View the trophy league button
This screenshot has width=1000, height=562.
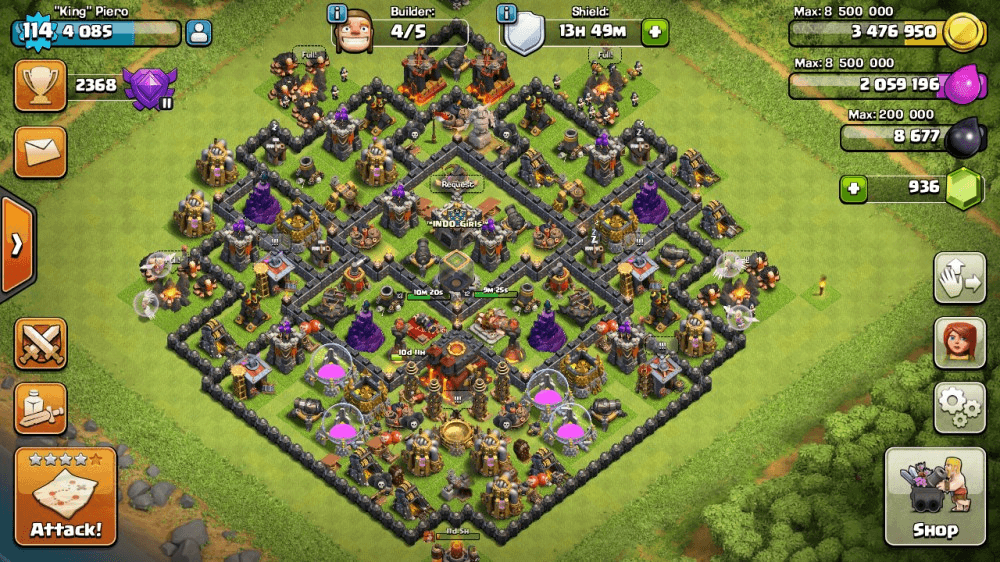(41, 86)
